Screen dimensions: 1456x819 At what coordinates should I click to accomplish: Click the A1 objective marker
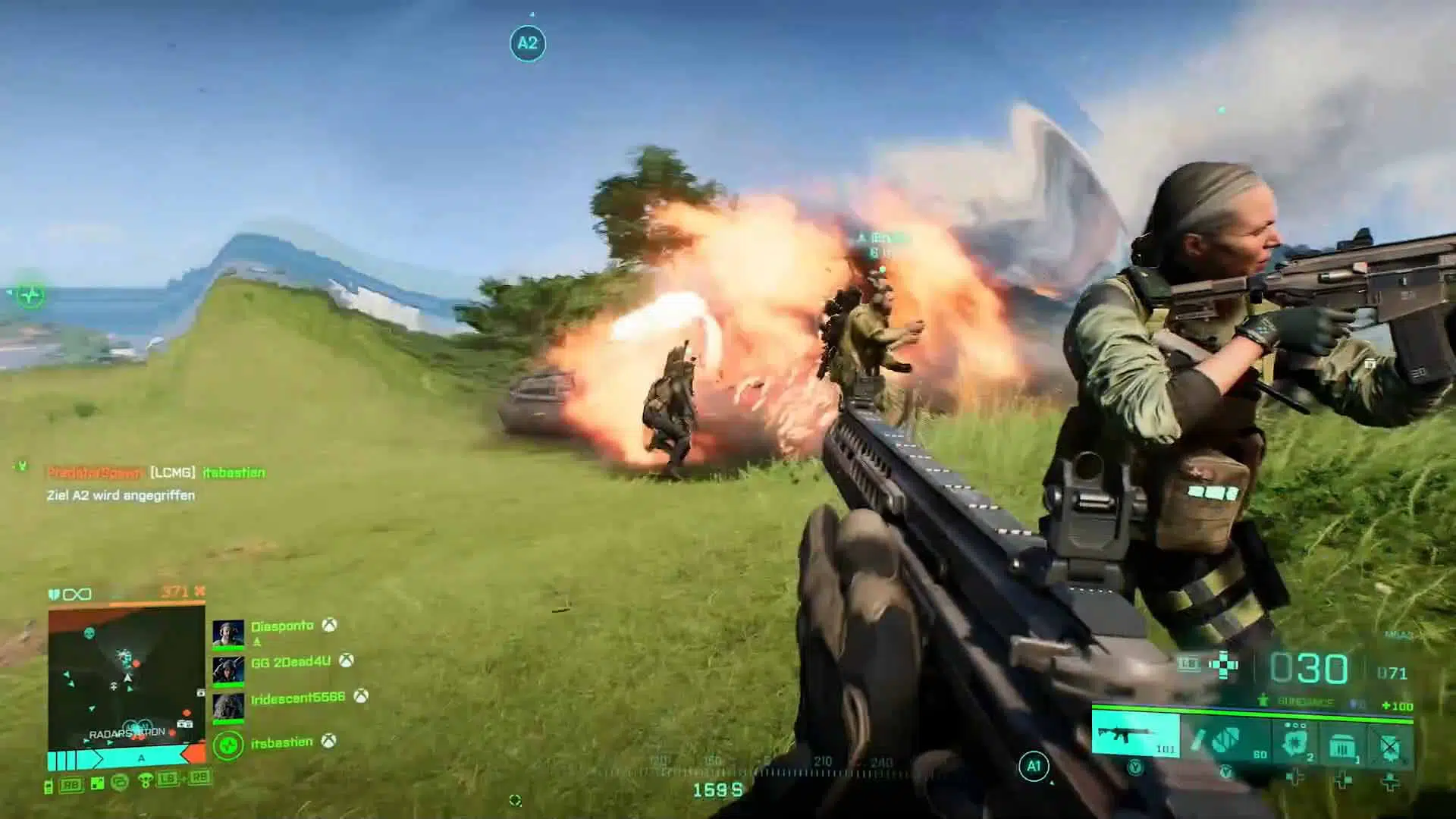click(1034, 766)
